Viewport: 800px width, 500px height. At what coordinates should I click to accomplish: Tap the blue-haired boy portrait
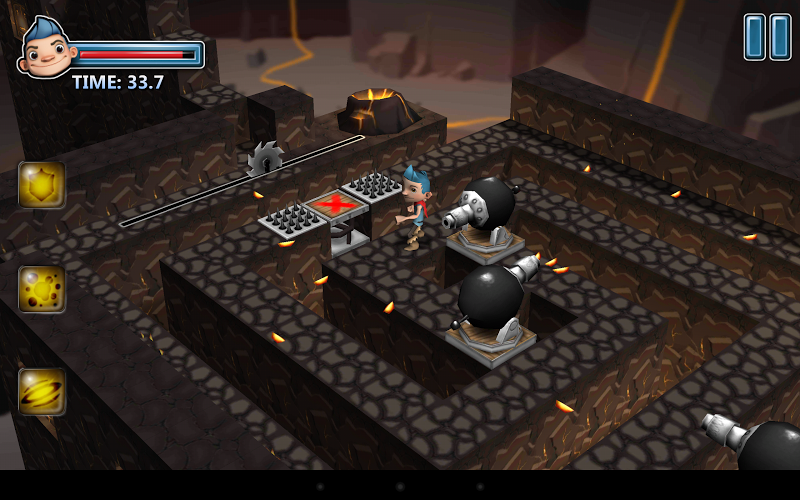click(x=46, y=46)
